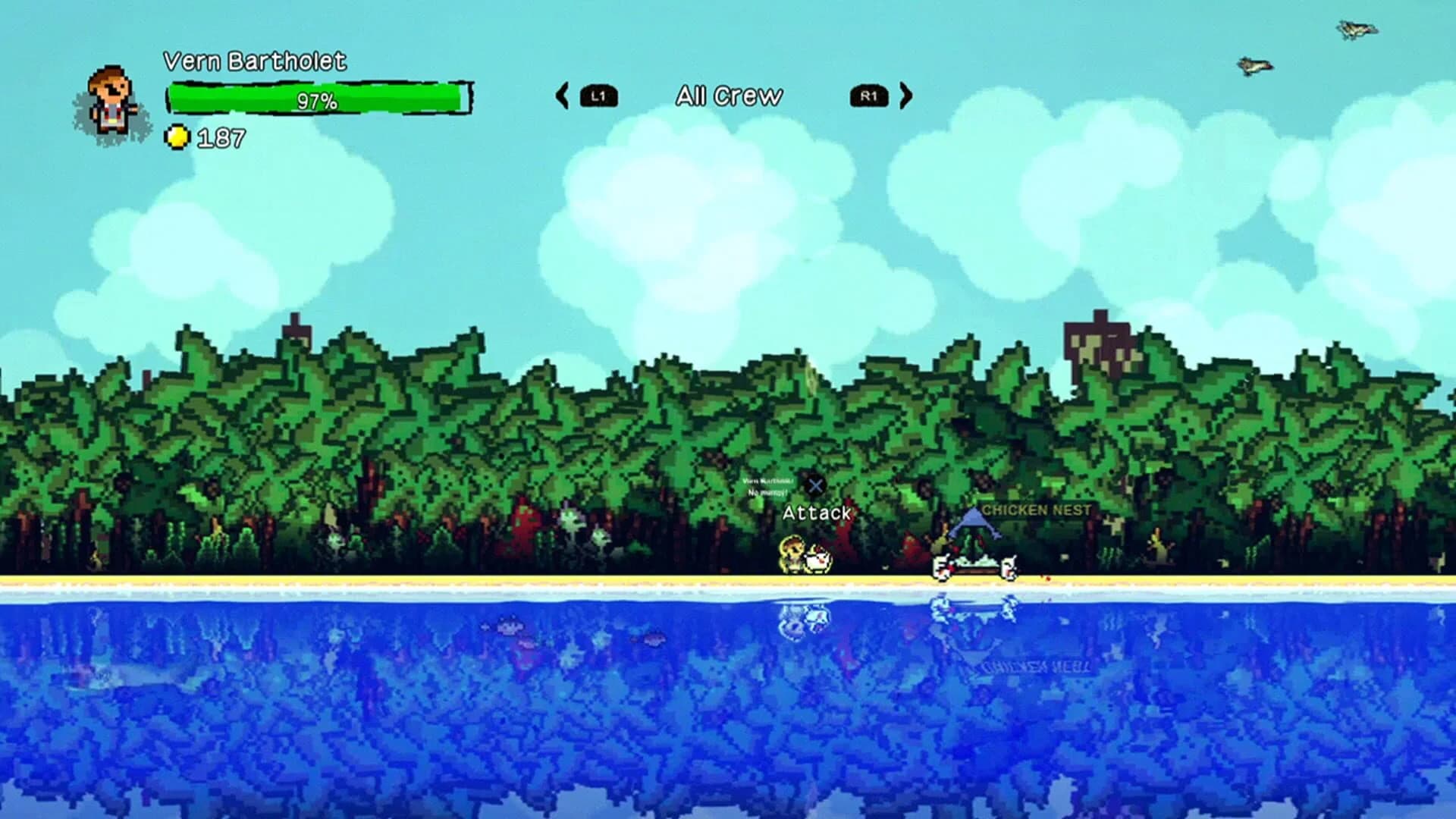Click the No mercy! speech text
The width and height of the screenshot is (1456, 819).
click(x=768, y=491)
